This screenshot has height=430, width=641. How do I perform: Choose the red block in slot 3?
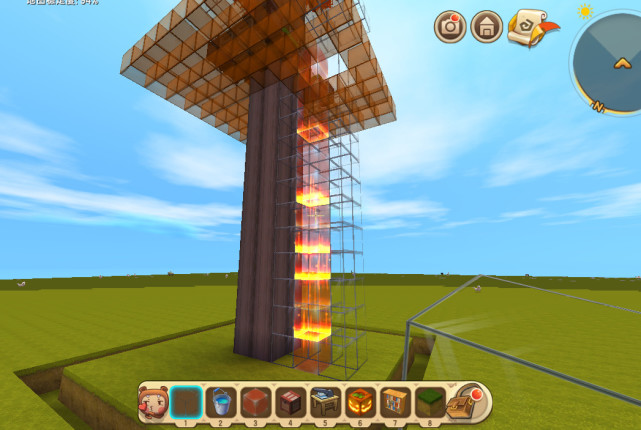(x=255, y=403)
